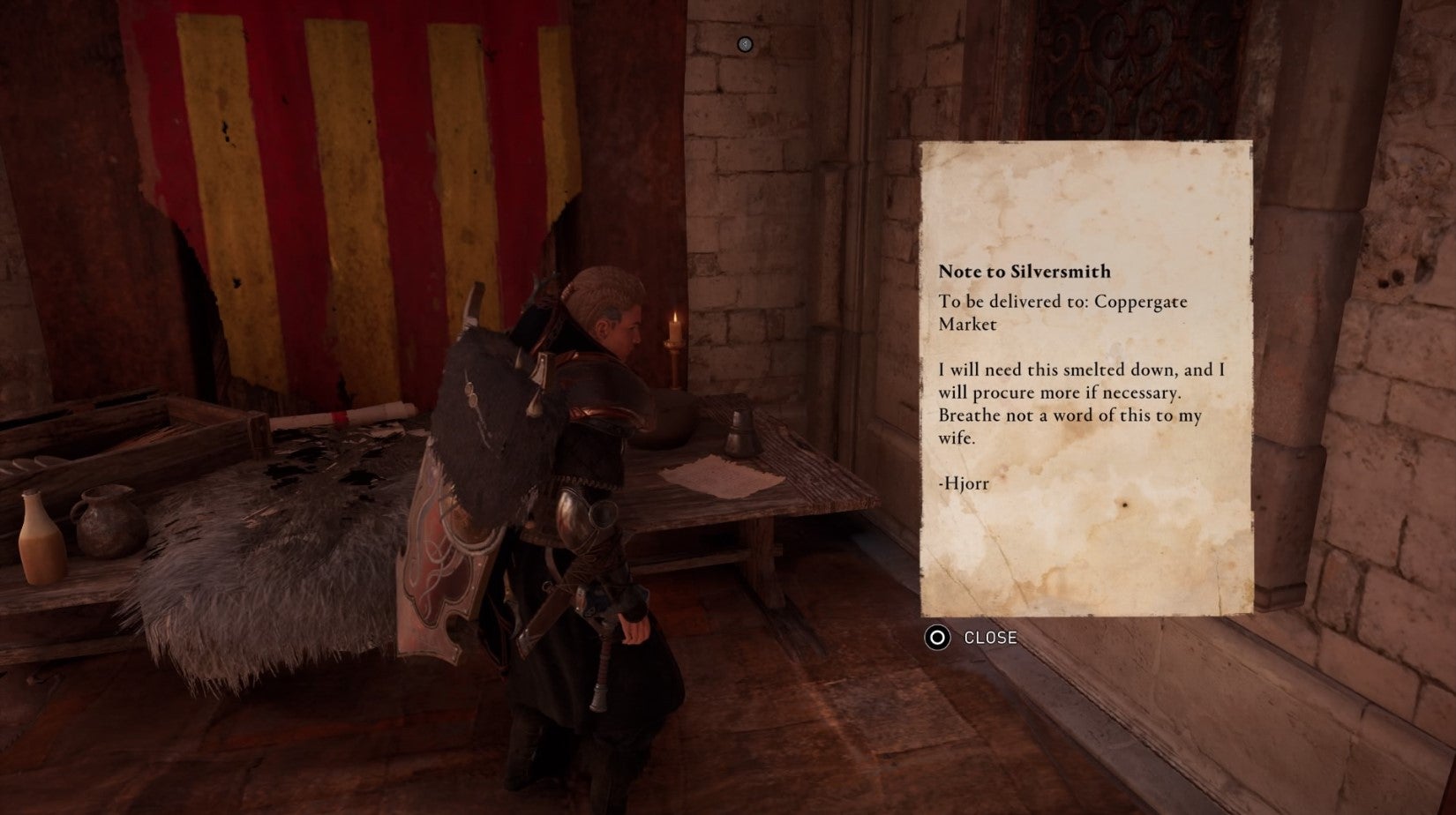The image size is (1456, 815).
Task: Select the character's braided hair
Action: tap(604, 291)
